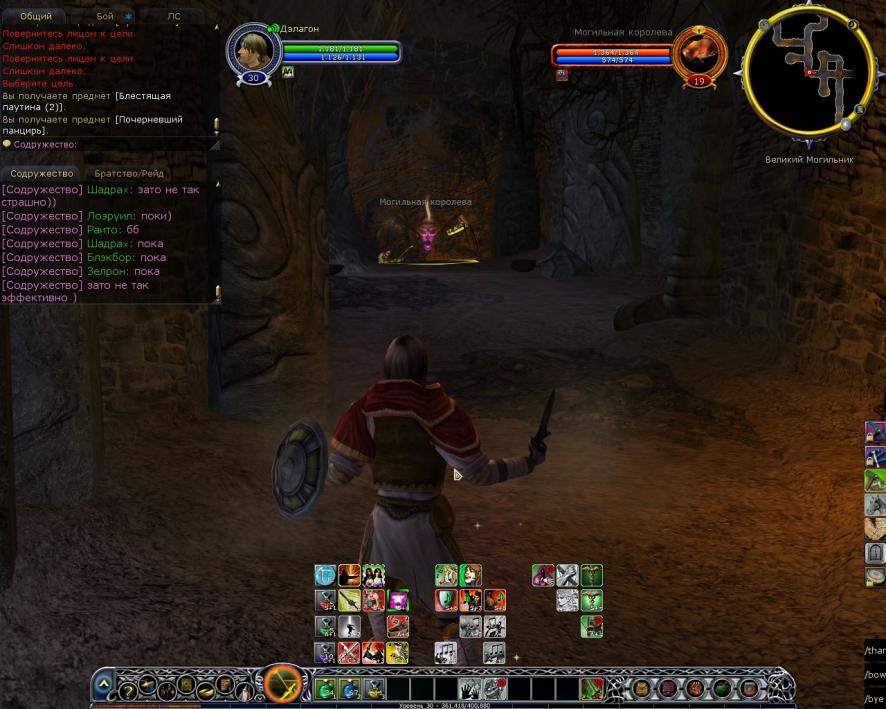Click the Содружество chat input line
This screenshot has width=886, height=709.
[x=110, y=144]
